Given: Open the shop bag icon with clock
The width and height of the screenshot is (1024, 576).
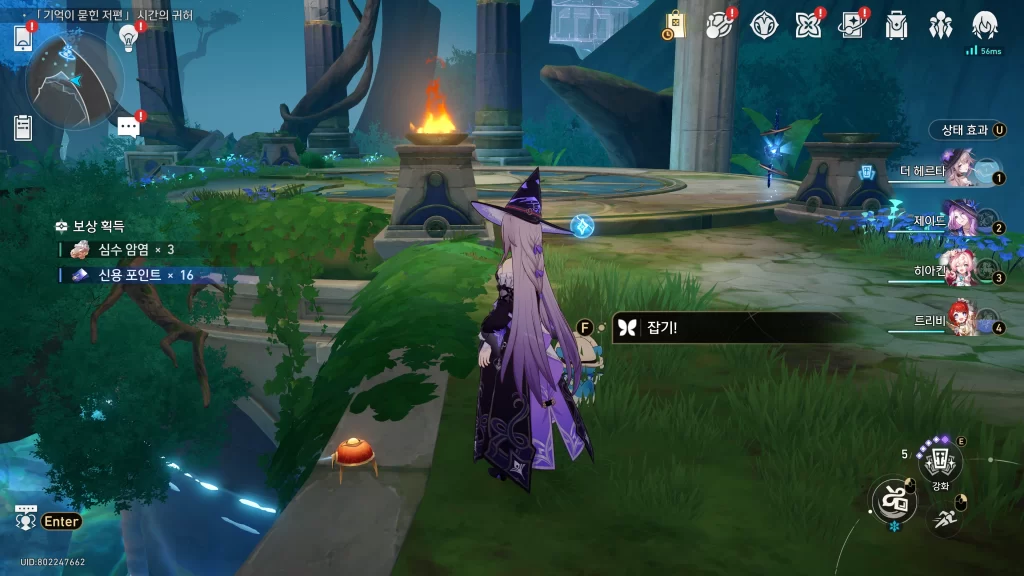Looking at the screenshot, I should [x=674, y=25].
